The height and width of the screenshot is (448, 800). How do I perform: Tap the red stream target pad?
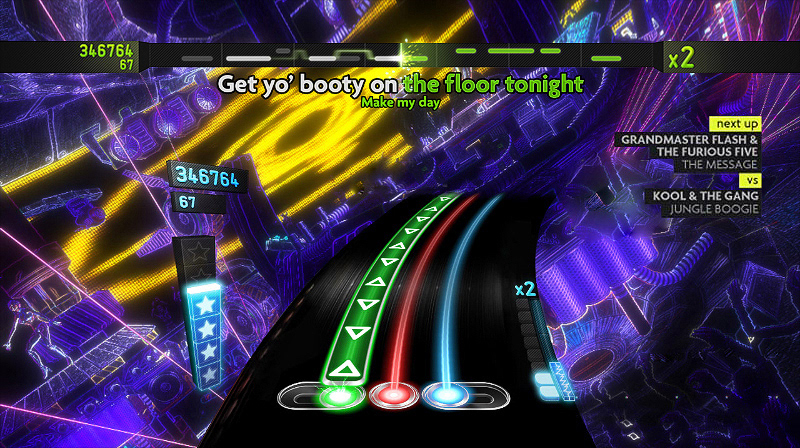click(x=392, y=396)
